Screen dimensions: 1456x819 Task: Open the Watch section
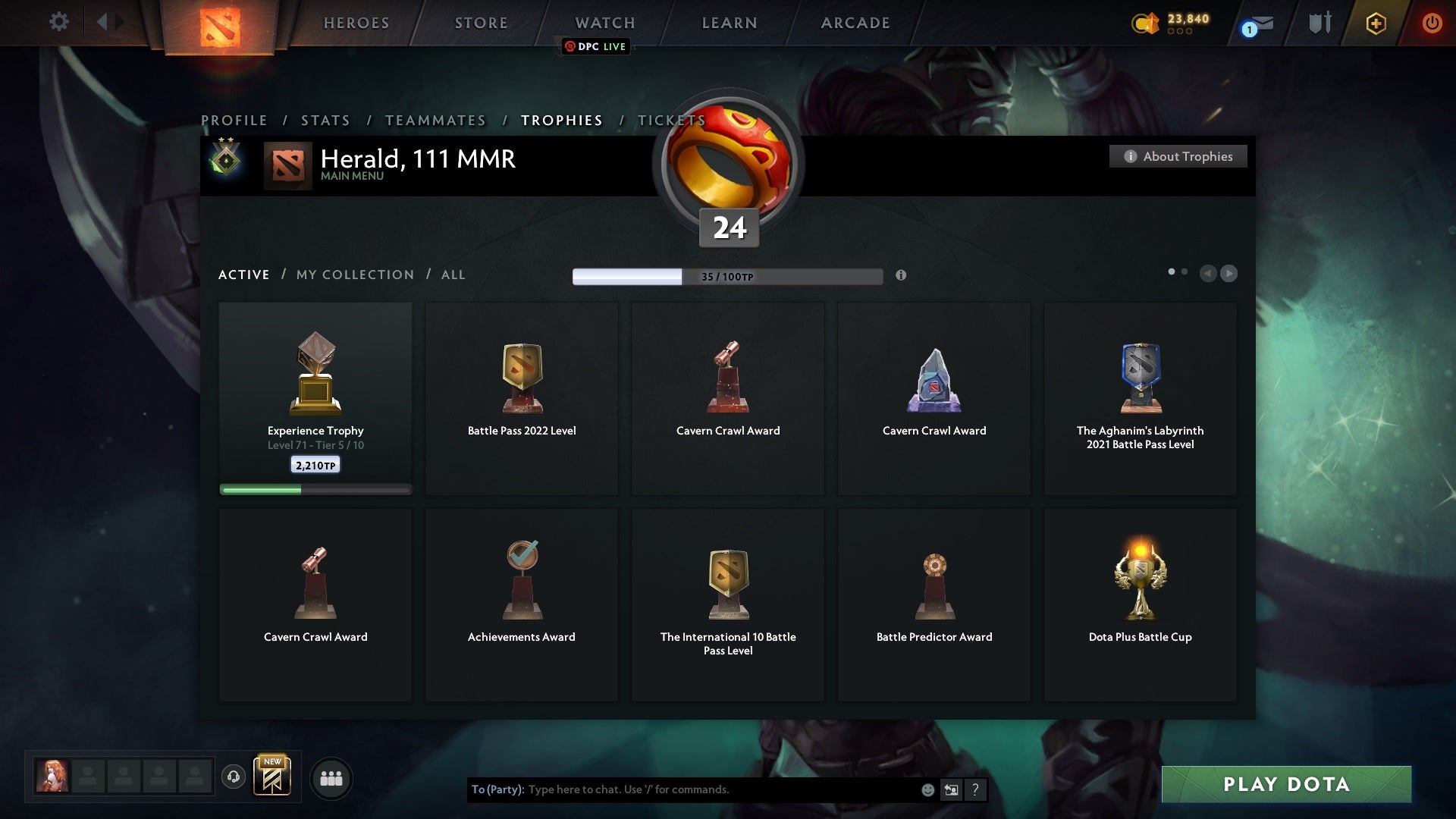click(x=605, y=23)
